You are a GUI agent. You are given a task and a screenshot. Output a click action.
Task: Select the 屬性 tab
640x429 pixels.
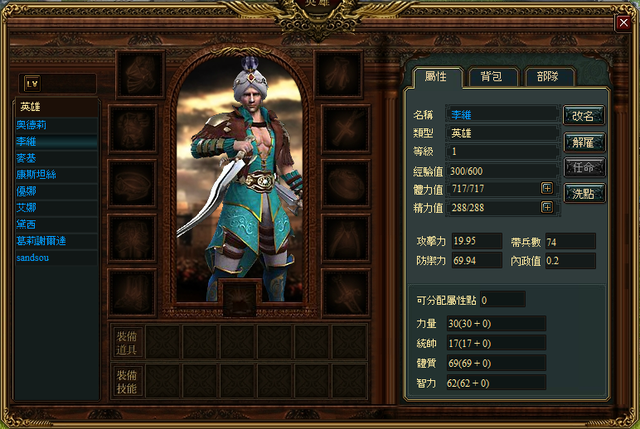436,76
